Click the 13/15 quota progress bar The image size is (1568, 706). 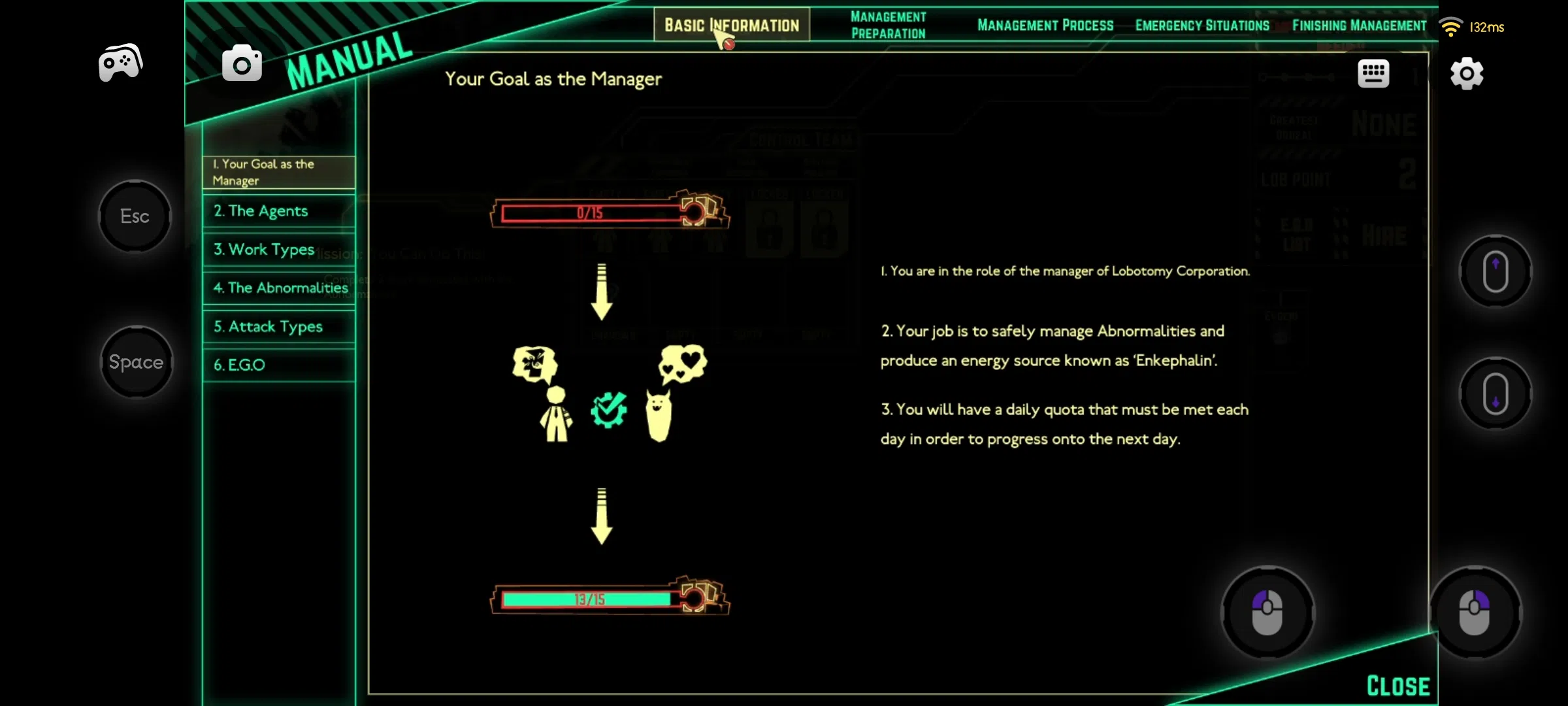(x=588, y=598)
